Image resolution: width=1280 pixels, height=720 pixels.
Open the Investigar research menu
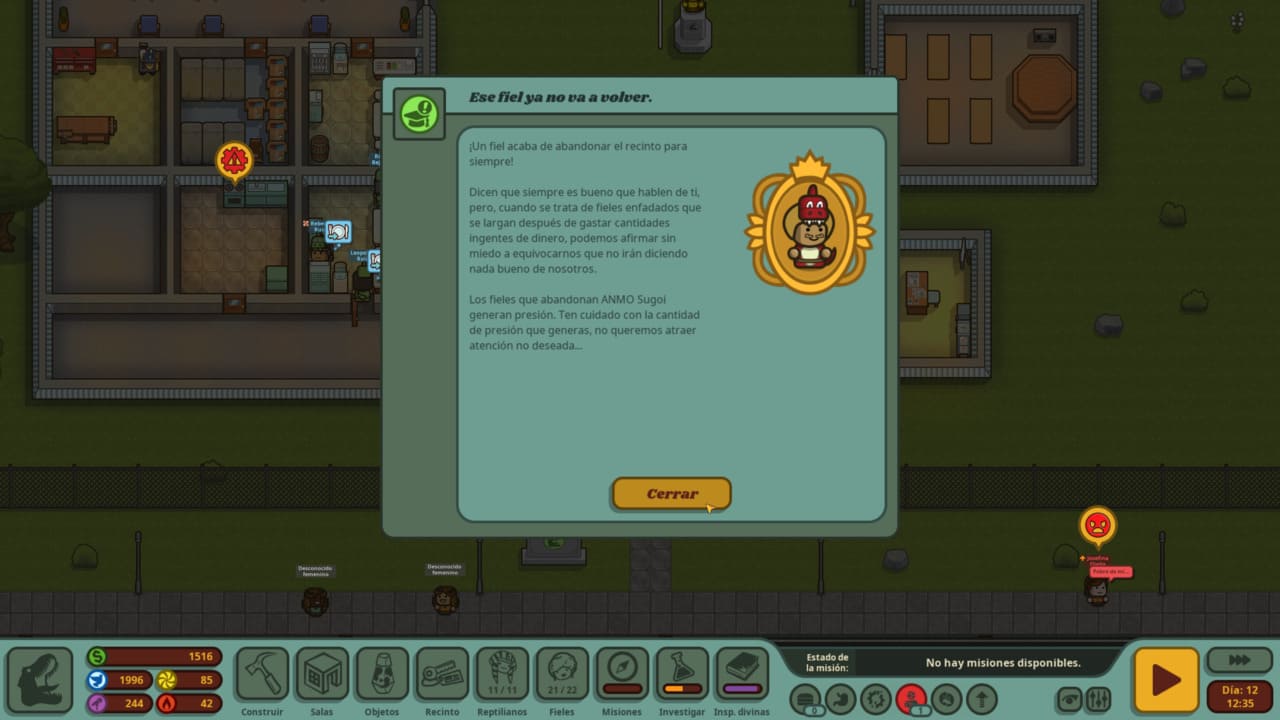coord(682,674)
